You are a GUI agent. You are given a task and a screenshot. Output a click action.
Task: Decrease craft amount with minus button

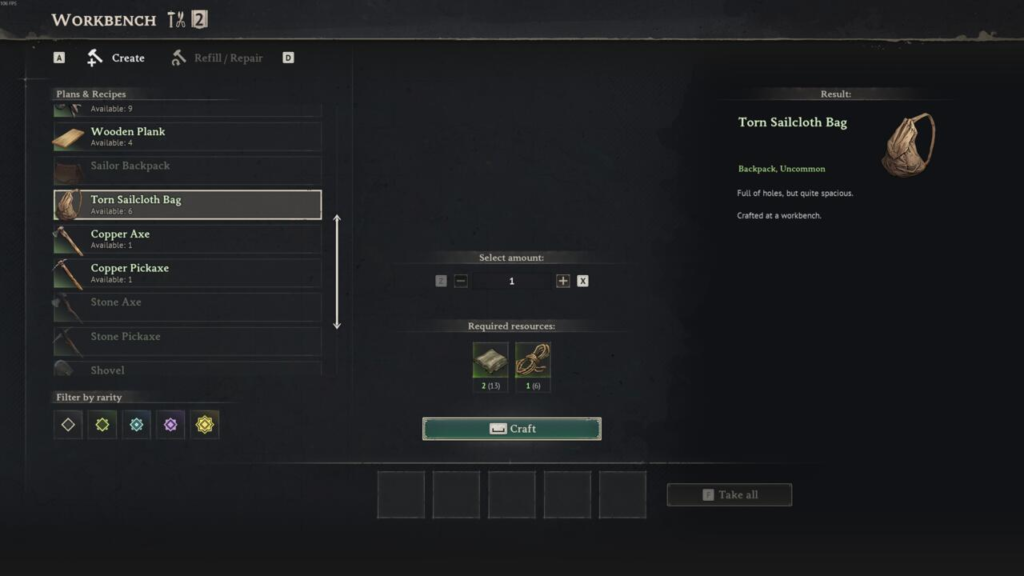(461, 281)
